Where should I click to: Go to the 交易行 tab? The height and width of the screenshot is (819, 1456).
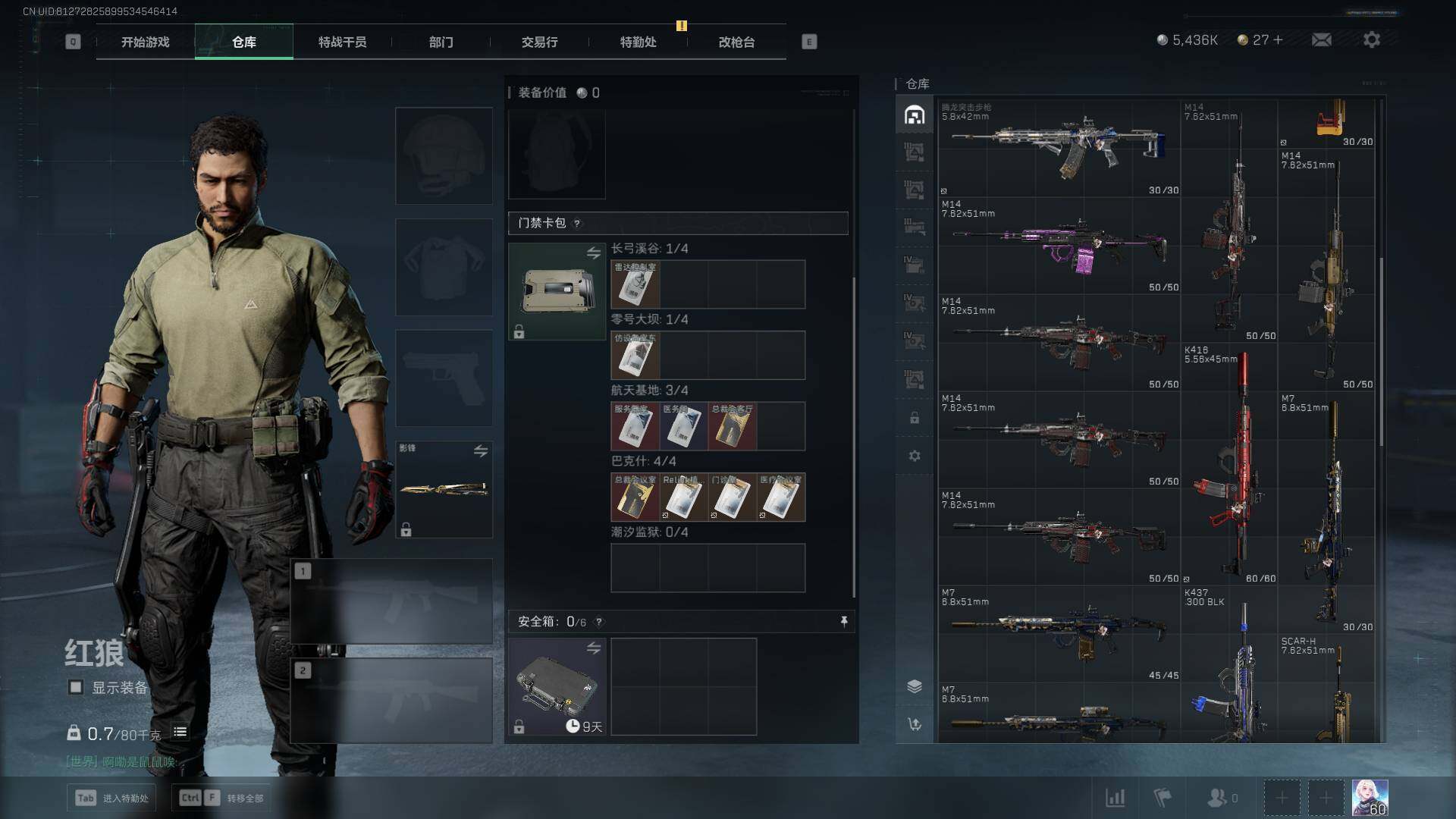click(x=539, y=42)
